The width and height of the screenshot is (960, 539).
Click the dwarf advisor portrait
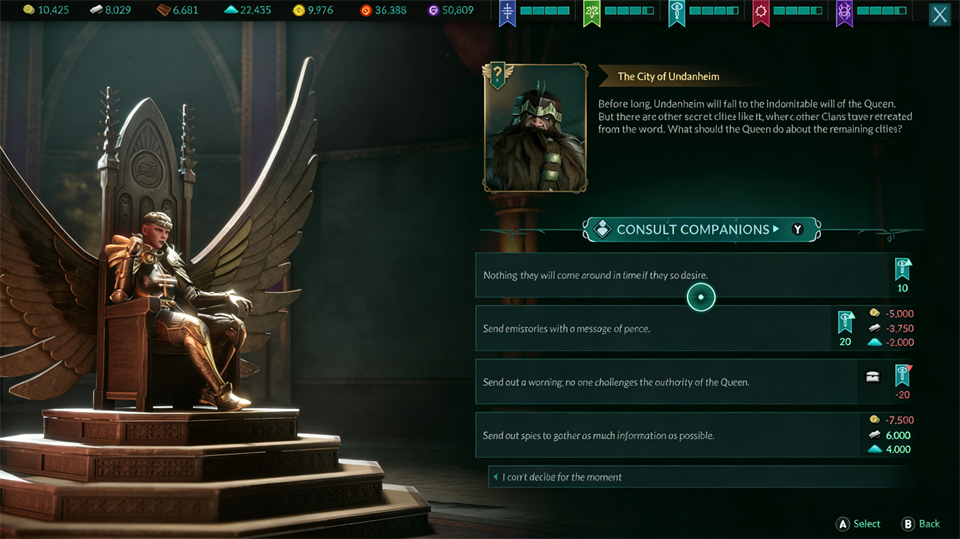coord(535,128)
